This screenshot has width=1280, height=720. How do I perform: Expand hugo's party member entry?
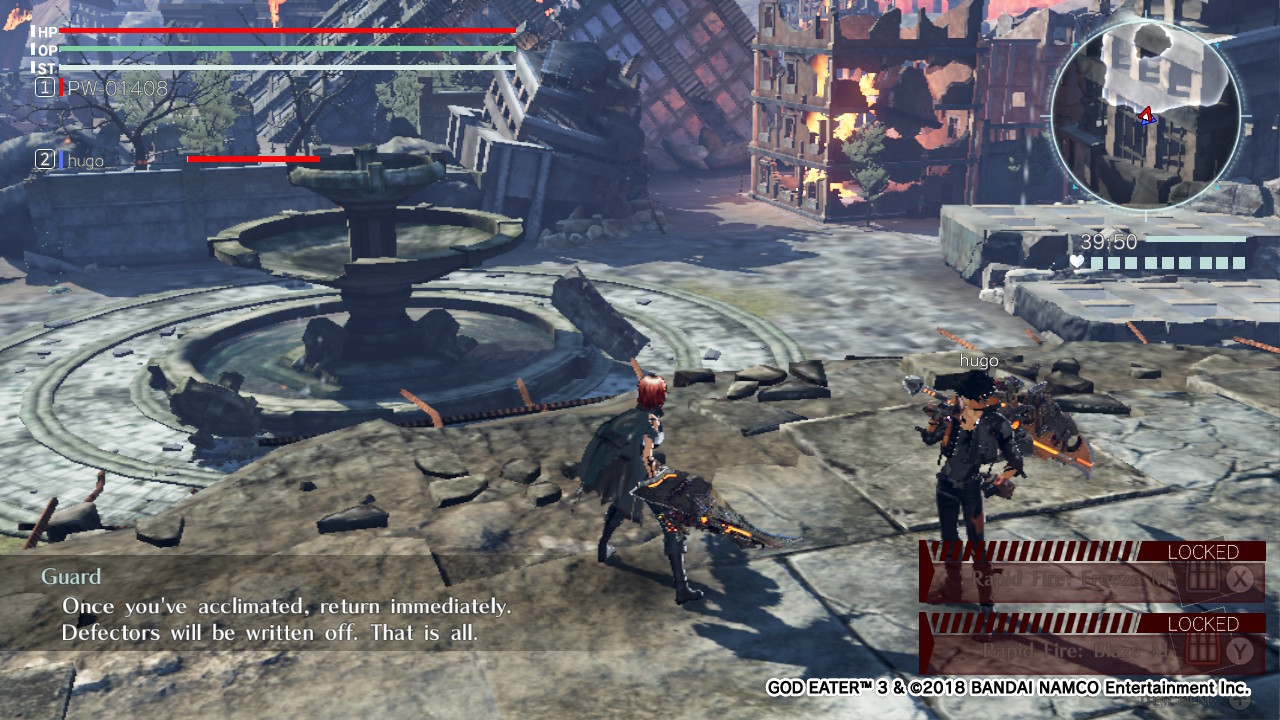click(84, 159)
